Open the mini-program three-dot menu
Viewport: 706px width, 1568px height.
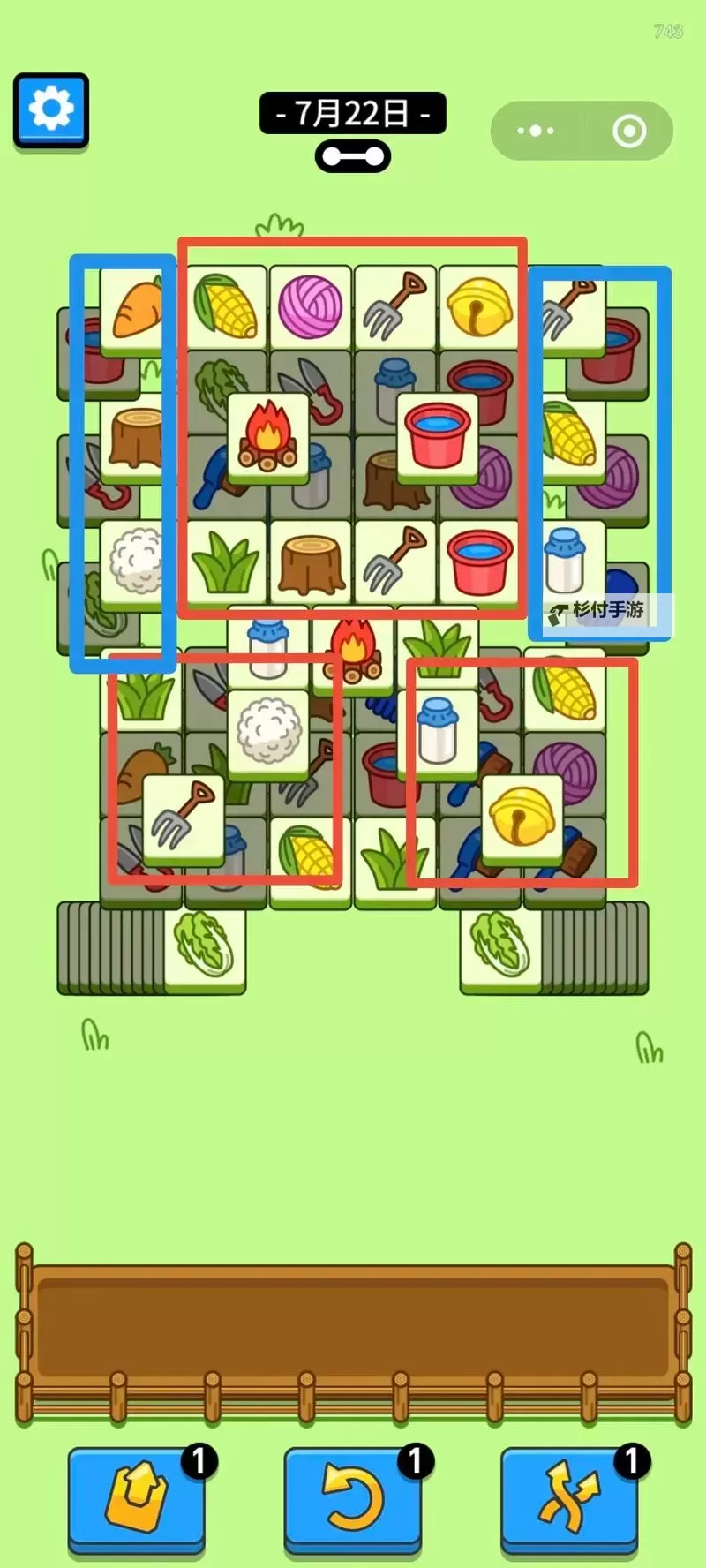(536, 131)
